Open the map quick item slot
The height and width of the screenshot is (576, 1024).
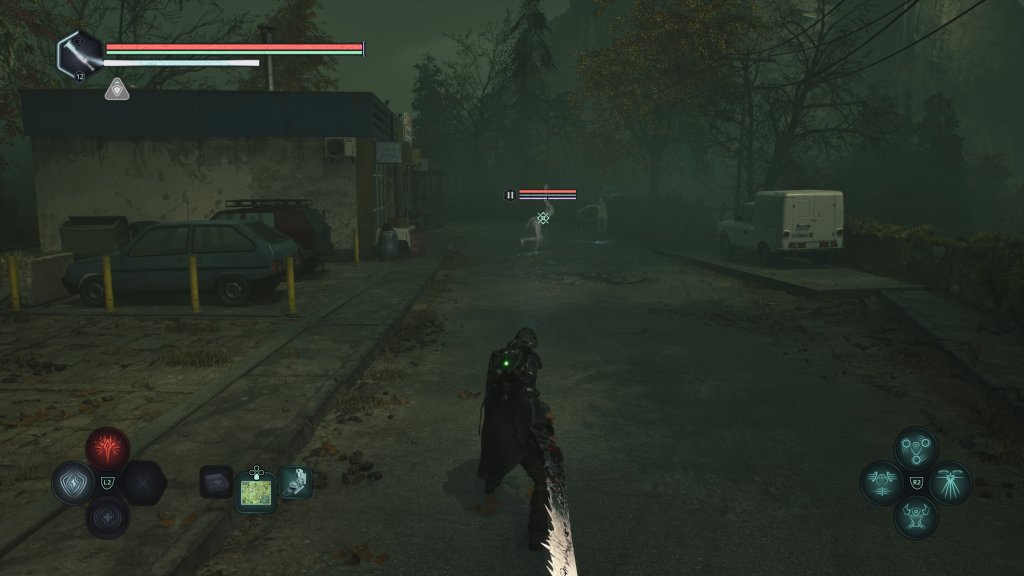tap(256, 490)
